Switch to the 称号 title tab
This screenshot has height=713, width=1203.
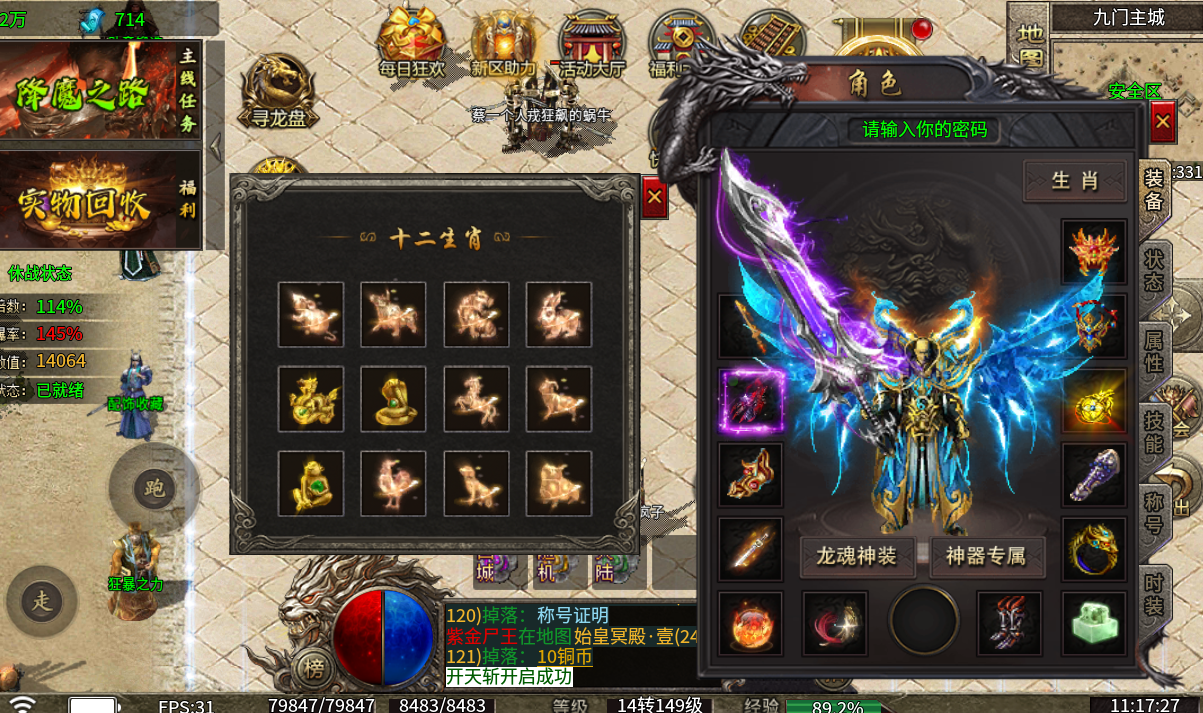[x=1154, y=513]
